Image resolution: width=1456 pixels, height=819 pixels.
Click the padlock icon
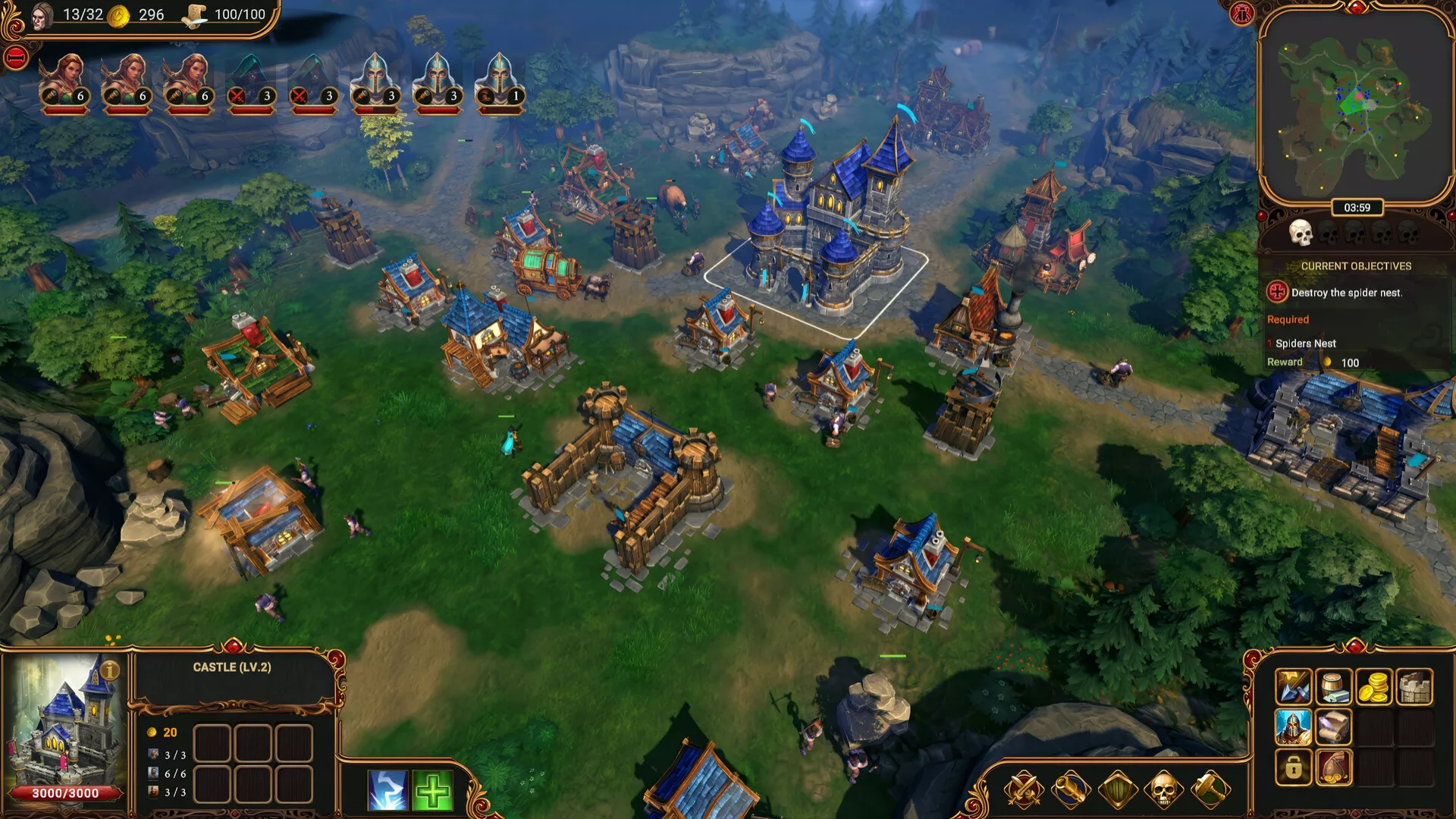(x=1293, y=767)
